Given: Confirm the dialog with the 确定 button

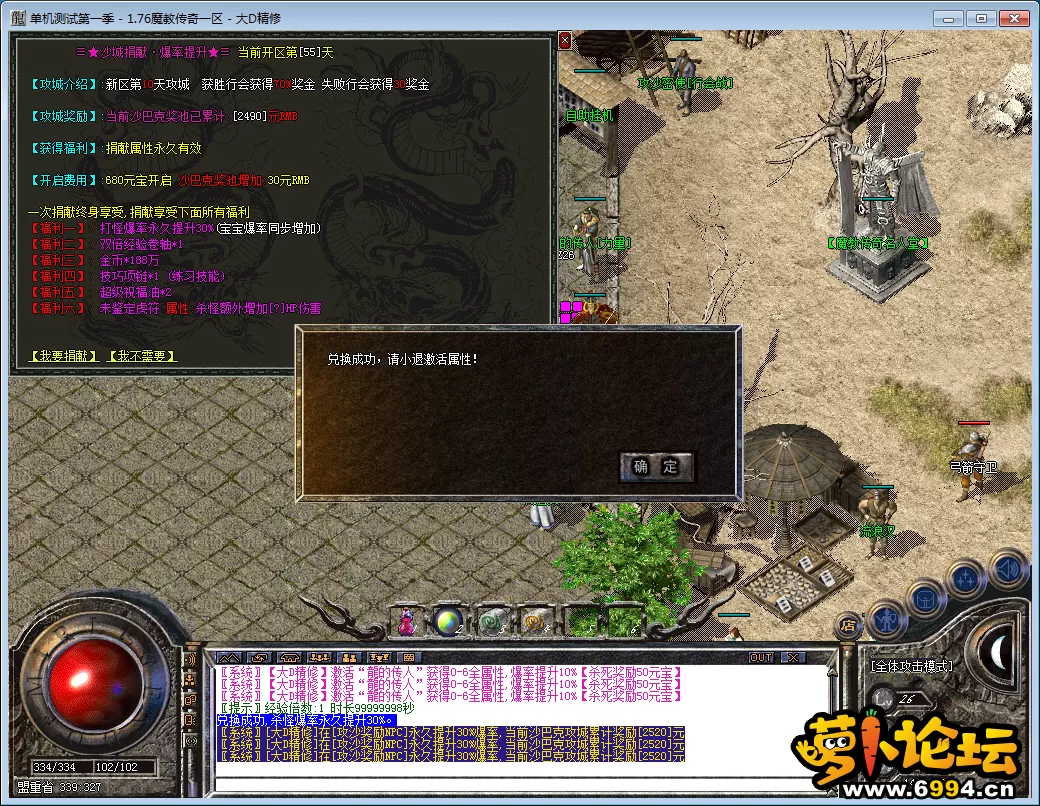Looking at the screenshot, I should [x=656, y=466].
